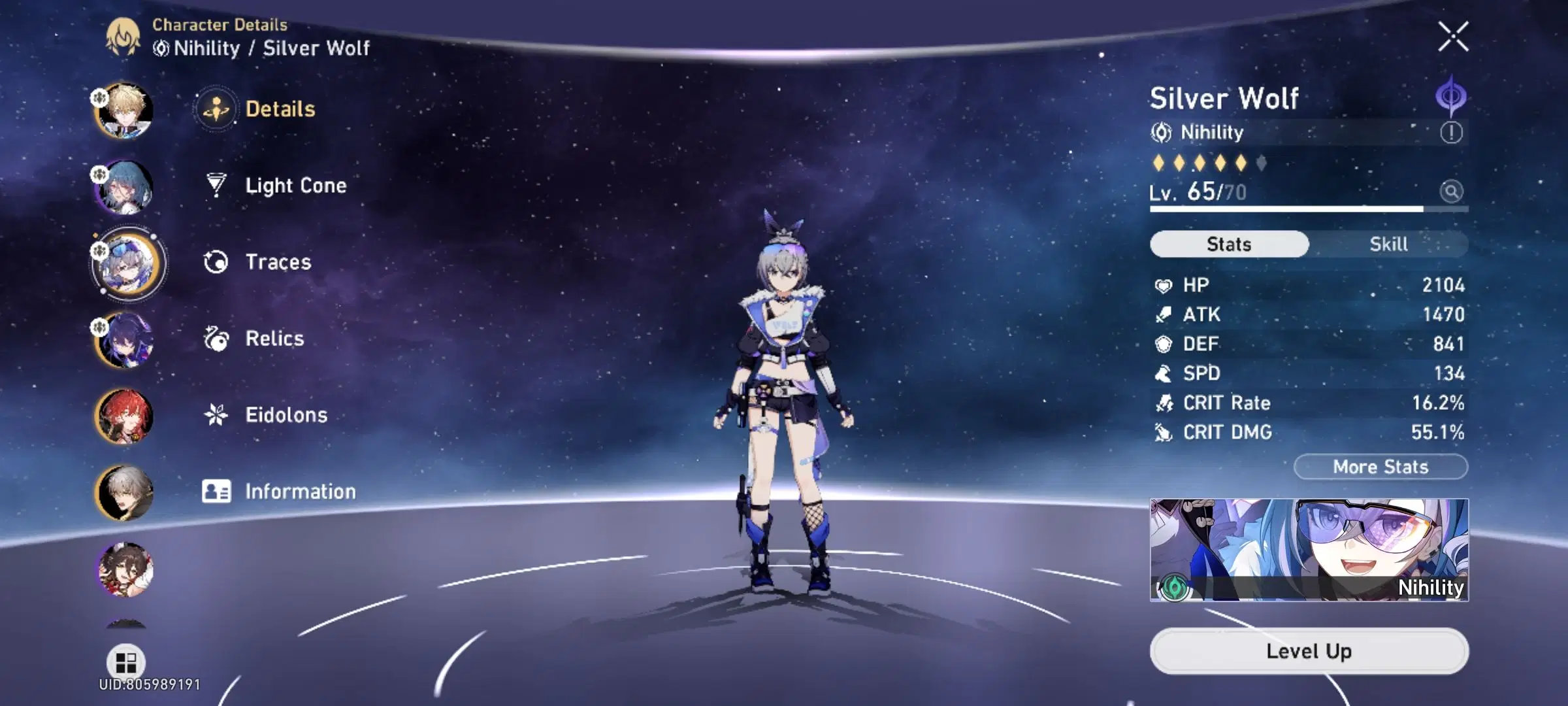Open the Information page
1568x706 pixels.
(301, 491)
